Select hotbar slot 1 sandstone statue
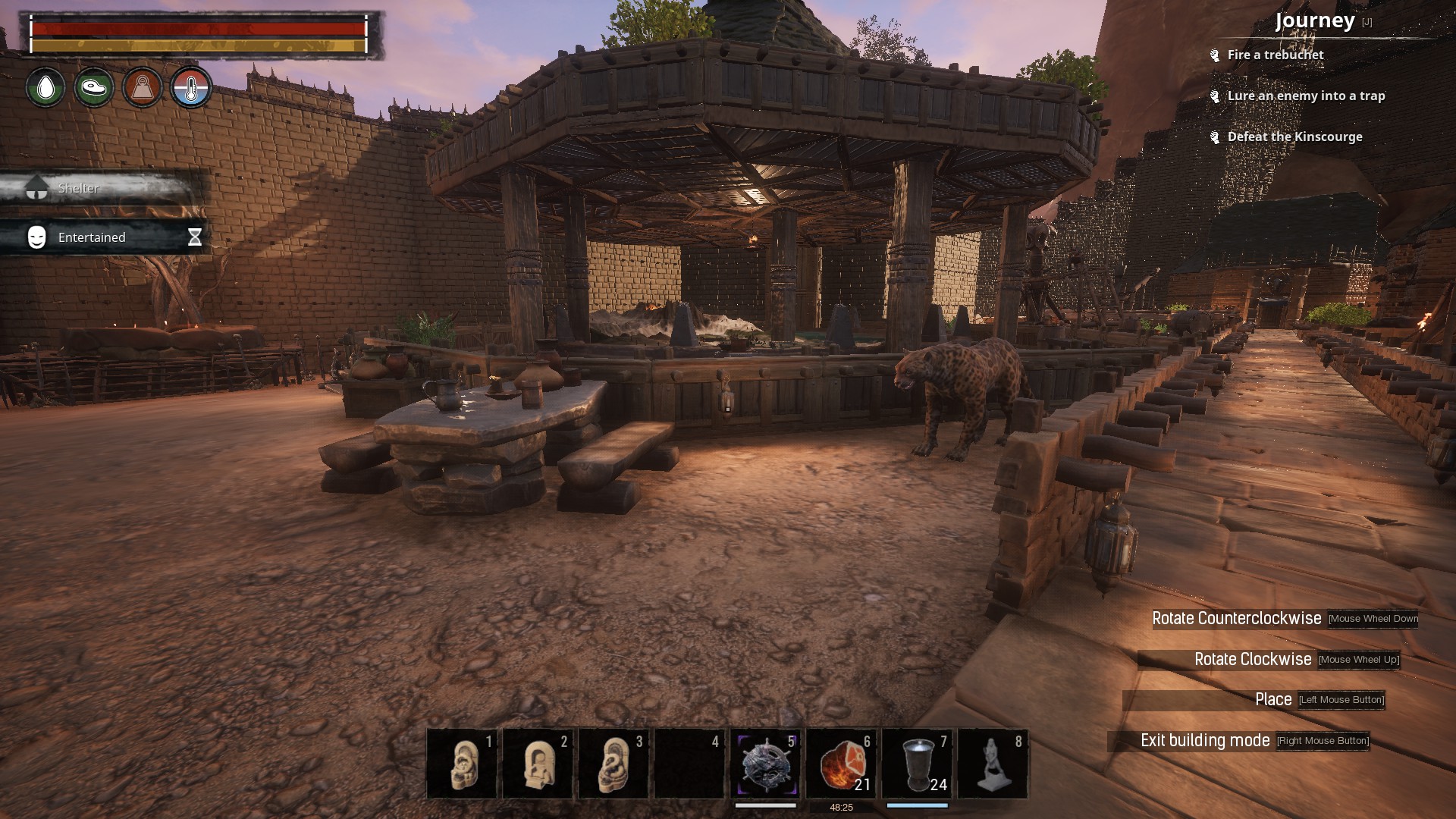Screen dimensions: 1456x819 (x=462, y=764)
